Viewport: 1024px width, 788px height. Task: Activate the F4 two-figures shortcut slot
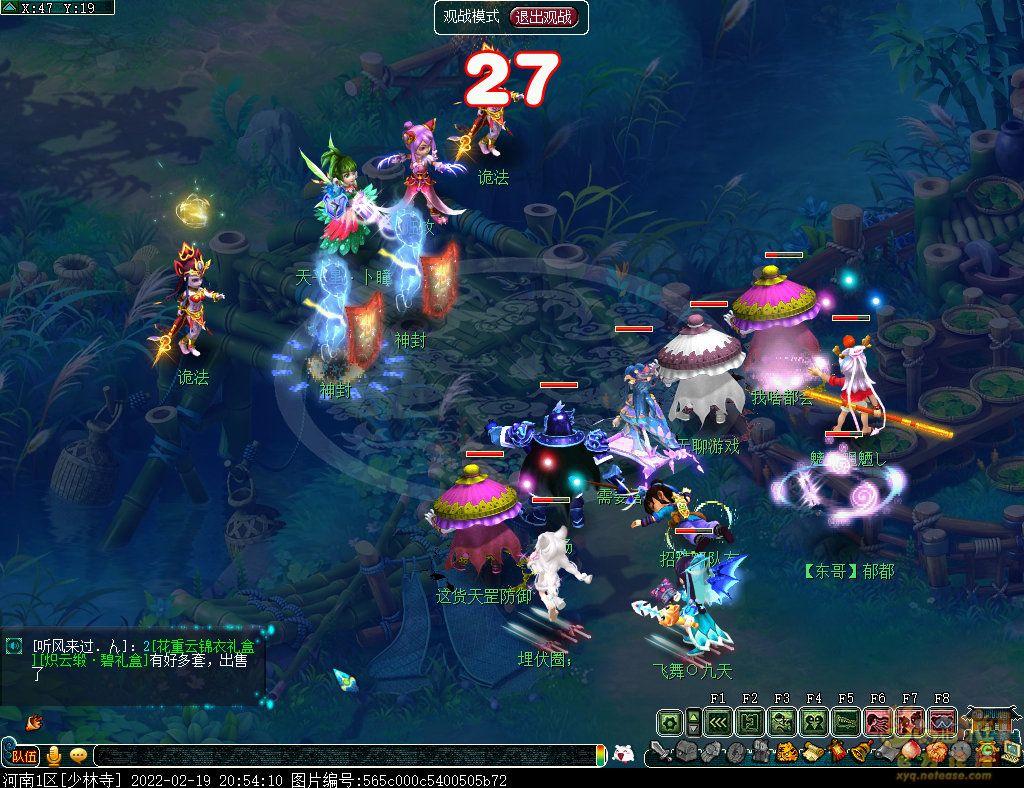813,721
